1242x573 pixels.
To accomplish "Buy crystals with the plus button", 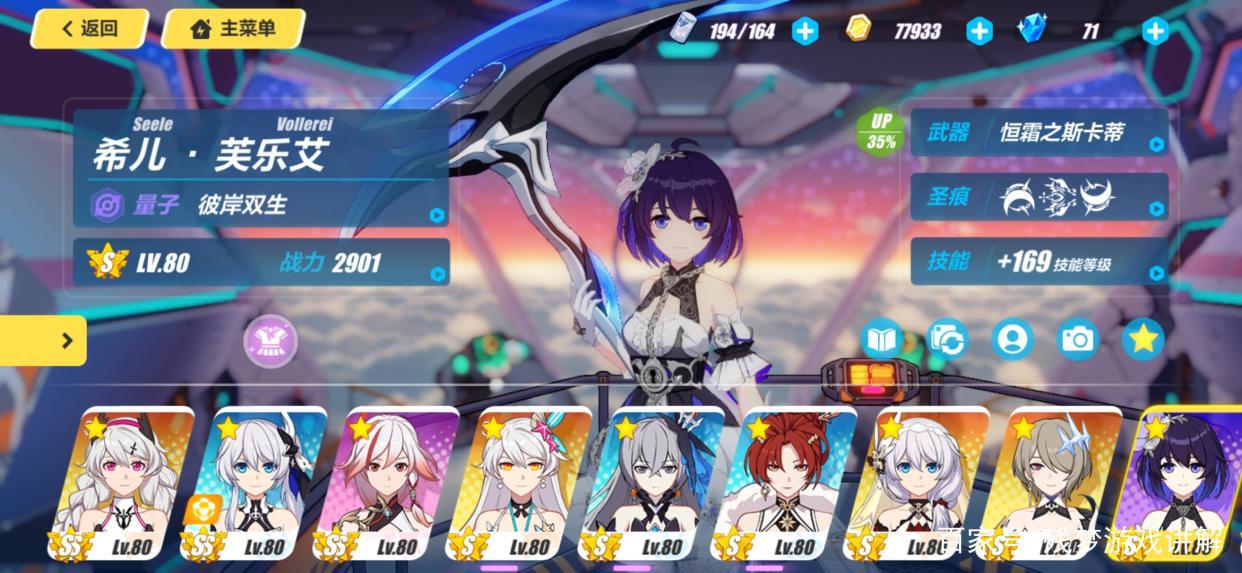I will tap(1155, 31).
